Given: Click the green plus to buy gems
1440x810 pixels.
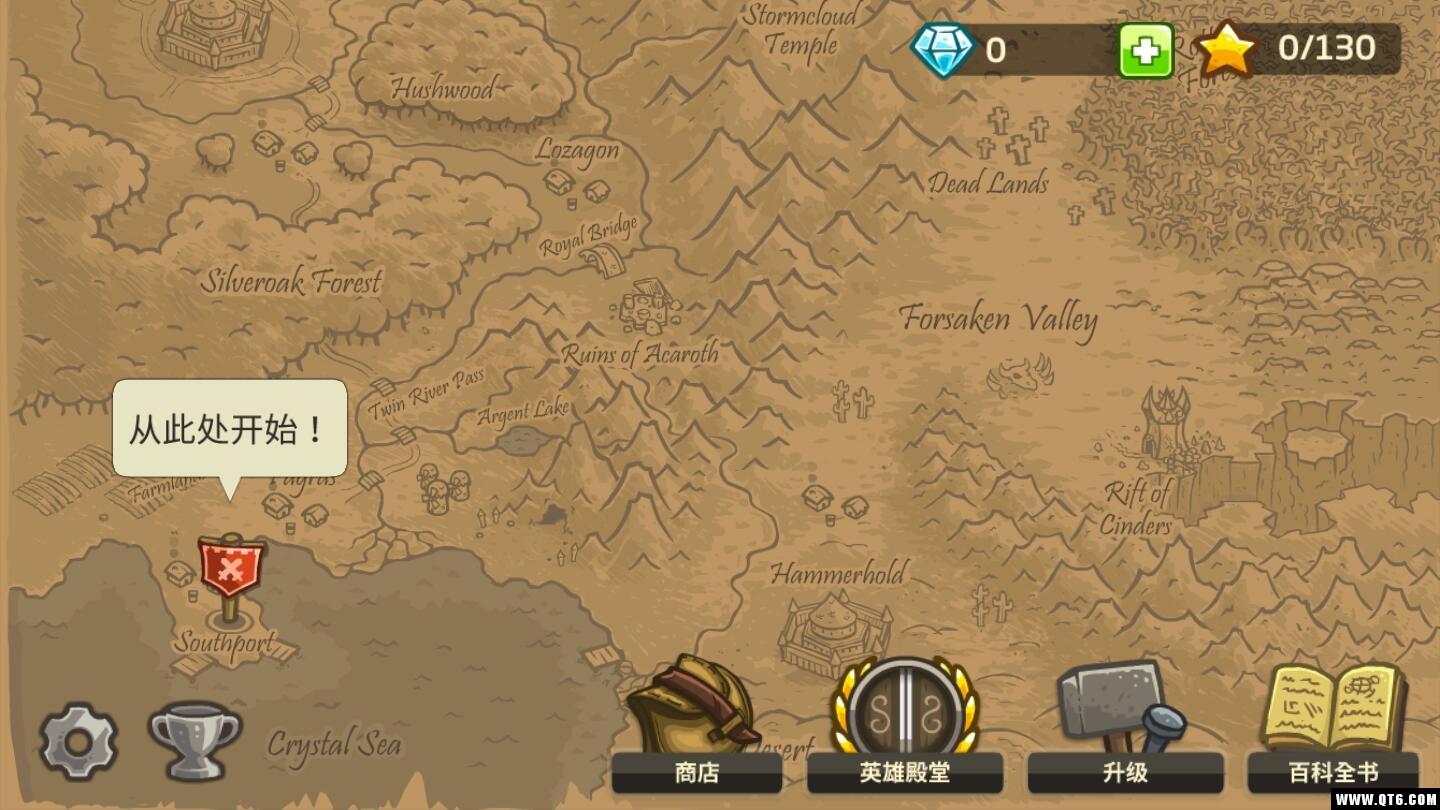Looking at the screenshot, I should [1145, 49].
